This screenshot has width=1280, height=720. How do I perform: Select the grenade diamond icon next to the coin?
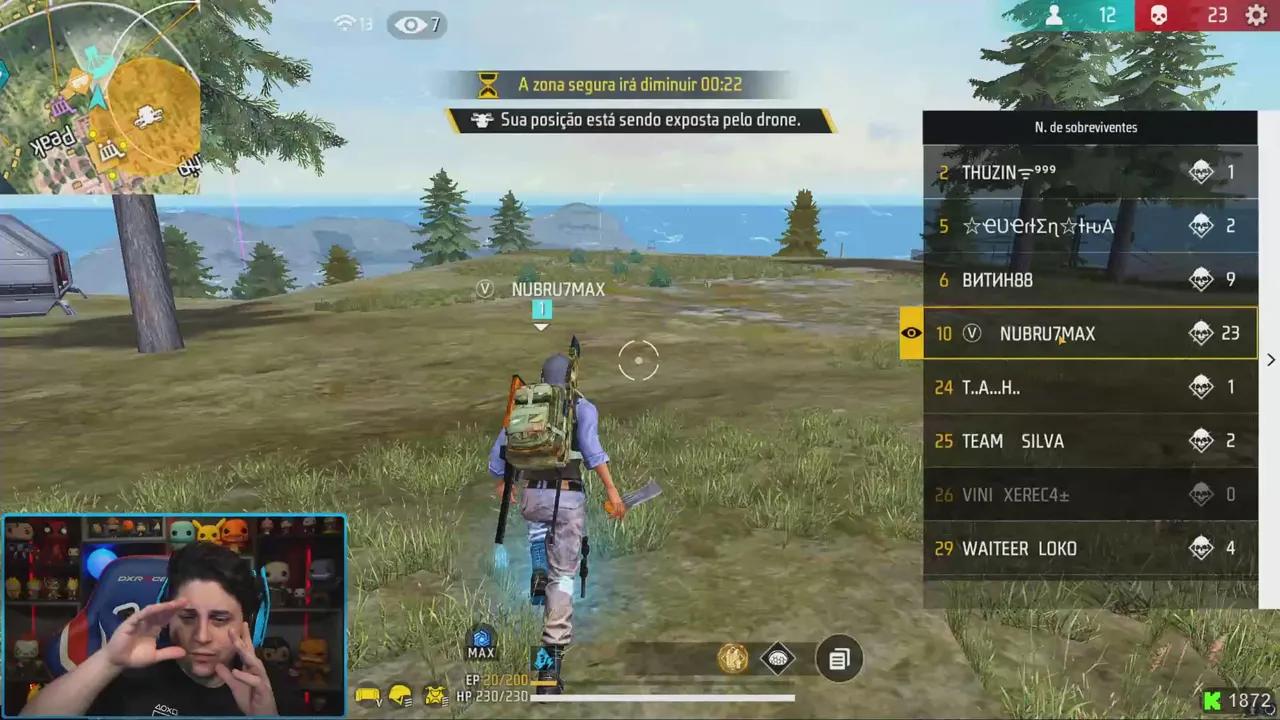point(778,658)
